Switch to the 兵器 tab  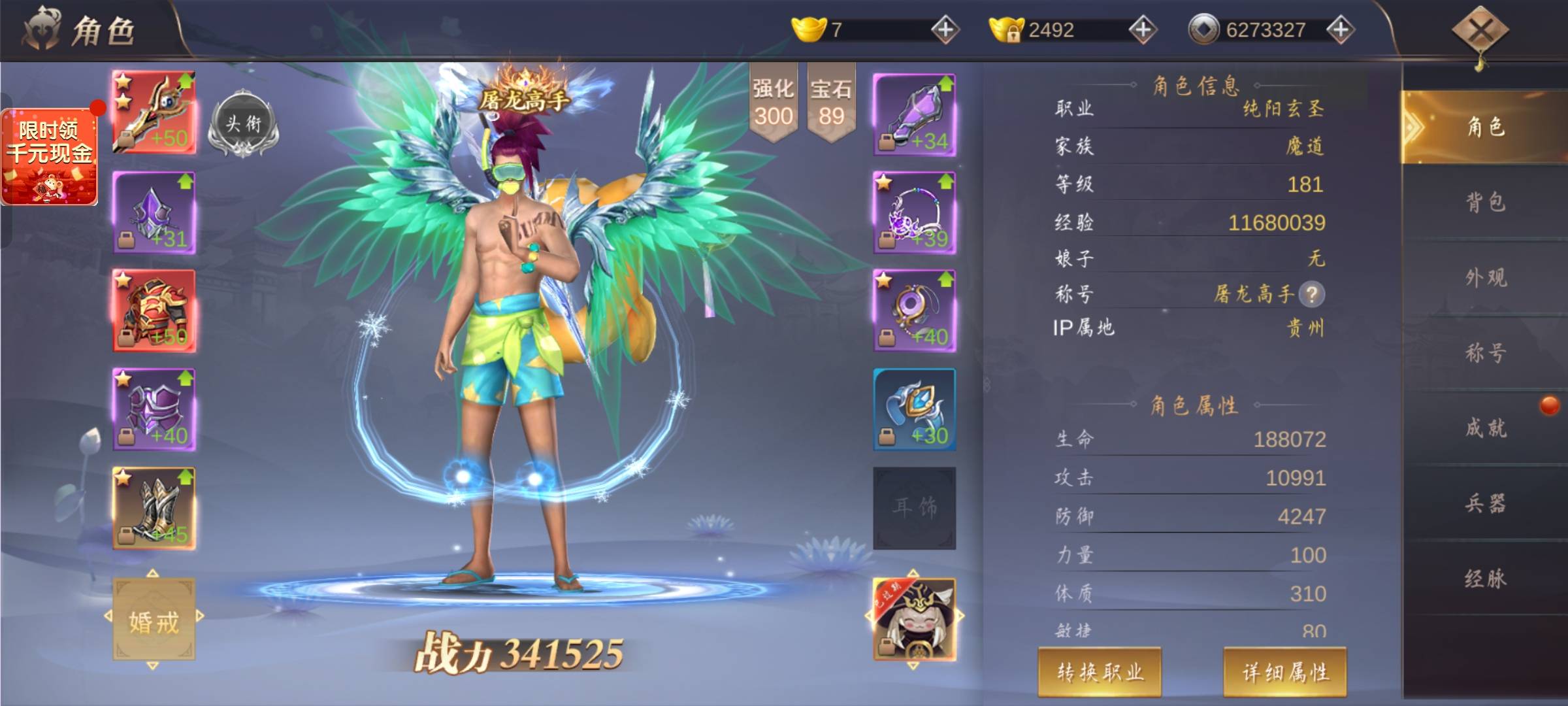click(1486, 503)
